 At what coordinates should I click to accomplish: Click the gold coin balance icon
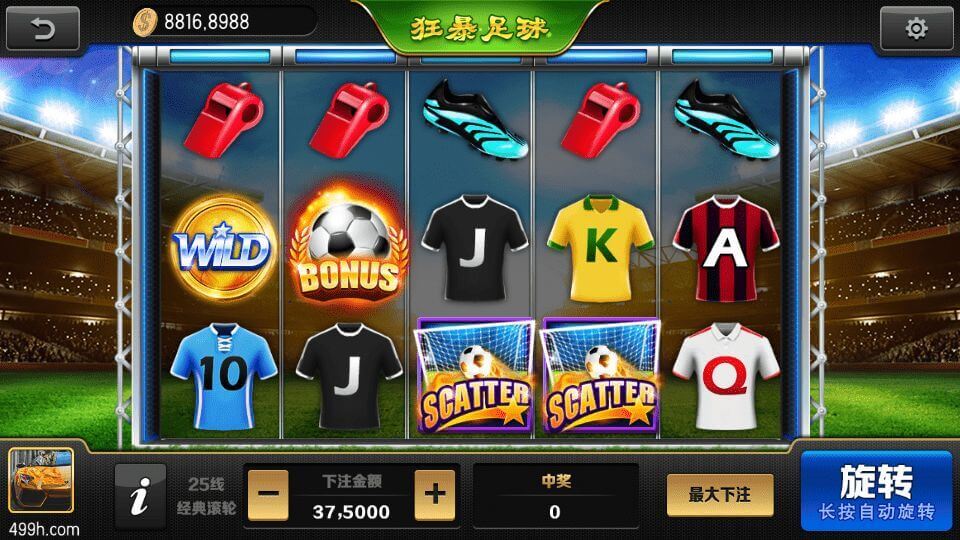[146, 20]
